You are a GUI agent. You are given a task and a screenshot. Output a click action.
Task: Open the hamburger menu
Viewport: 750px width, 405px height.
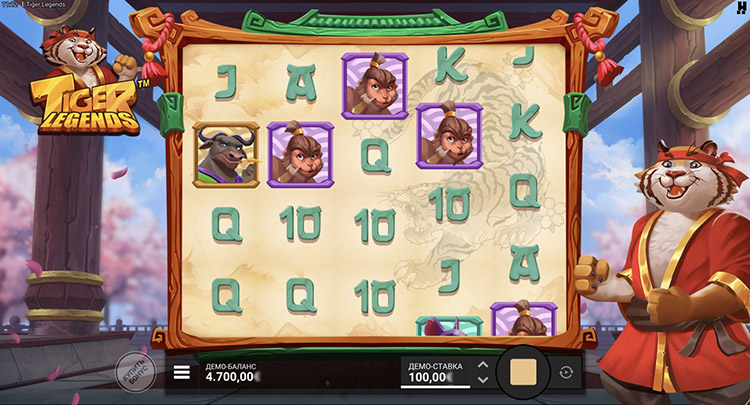click(x=181, y=373)
